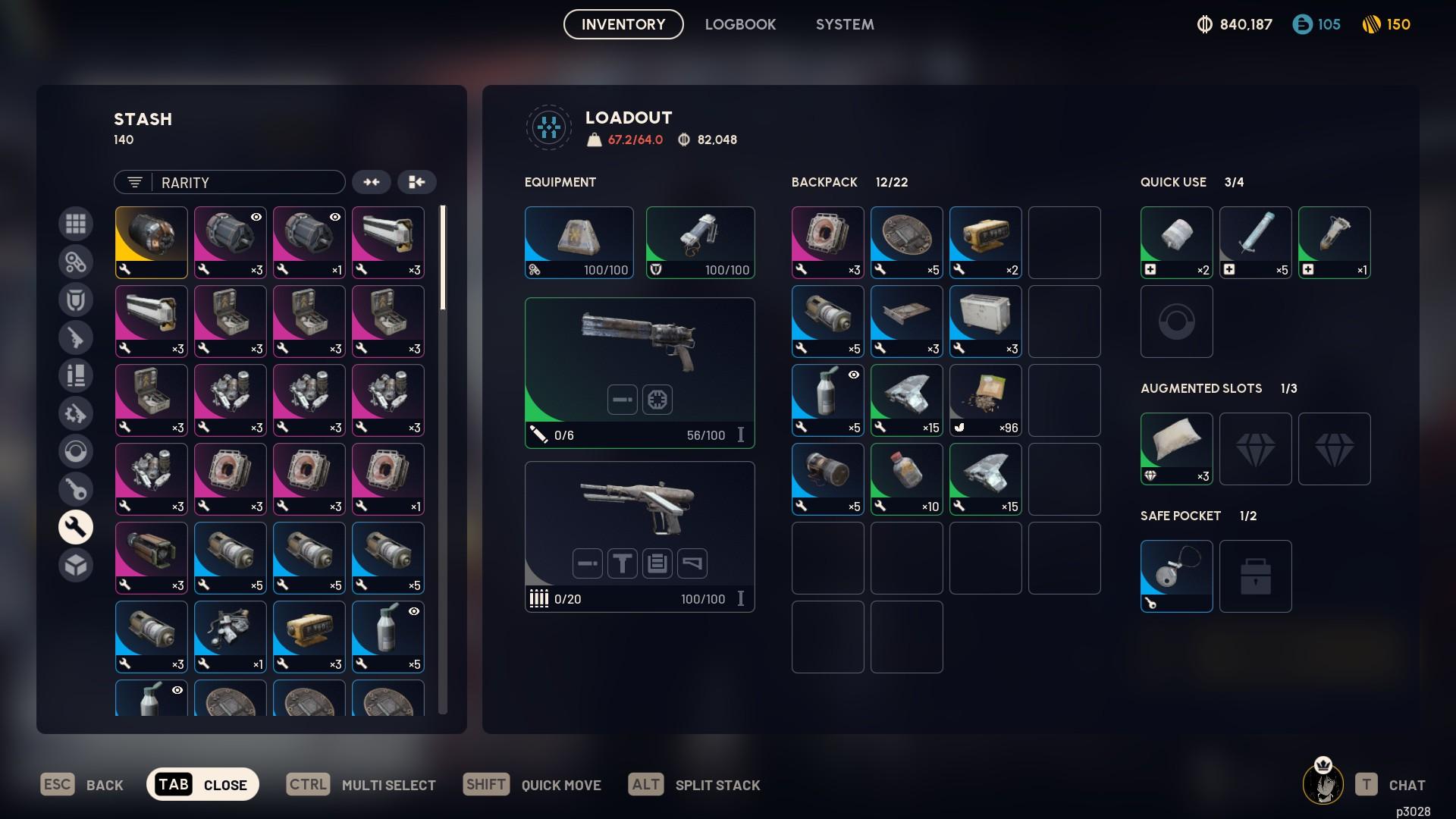The width and height of the screenshot is (1456, 819).
Task: Select the syringe quick use item
Action: coord(1255,243)
